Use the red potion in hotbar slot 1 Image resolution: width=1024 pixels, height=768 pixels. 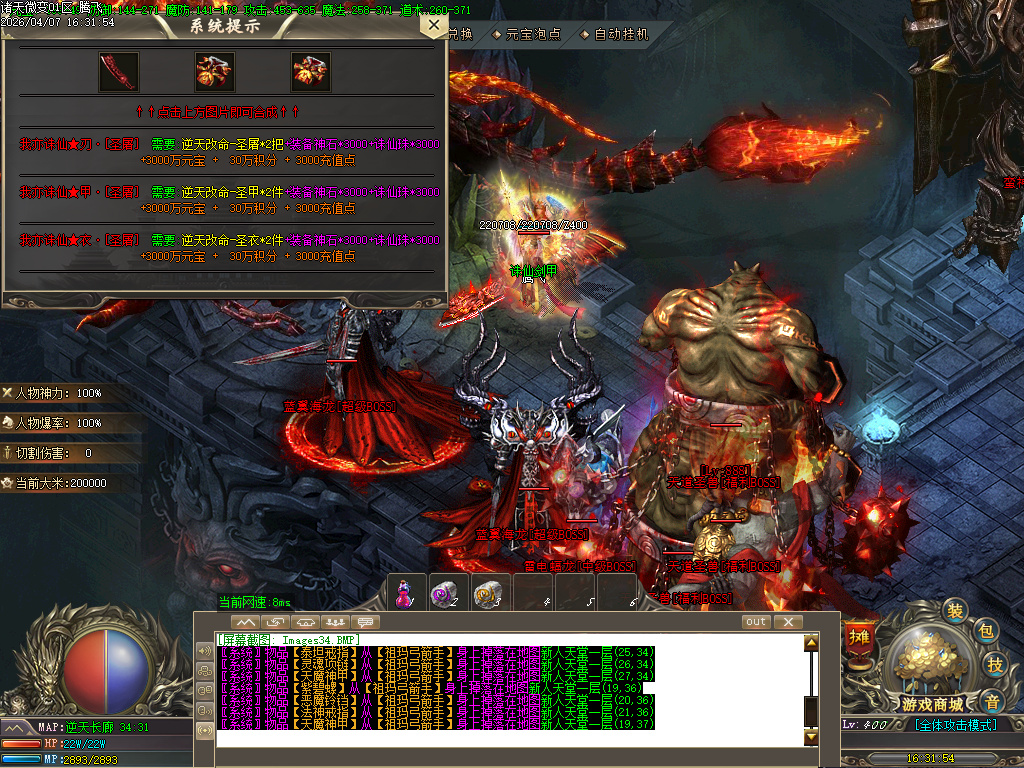(x=404, y=593)
